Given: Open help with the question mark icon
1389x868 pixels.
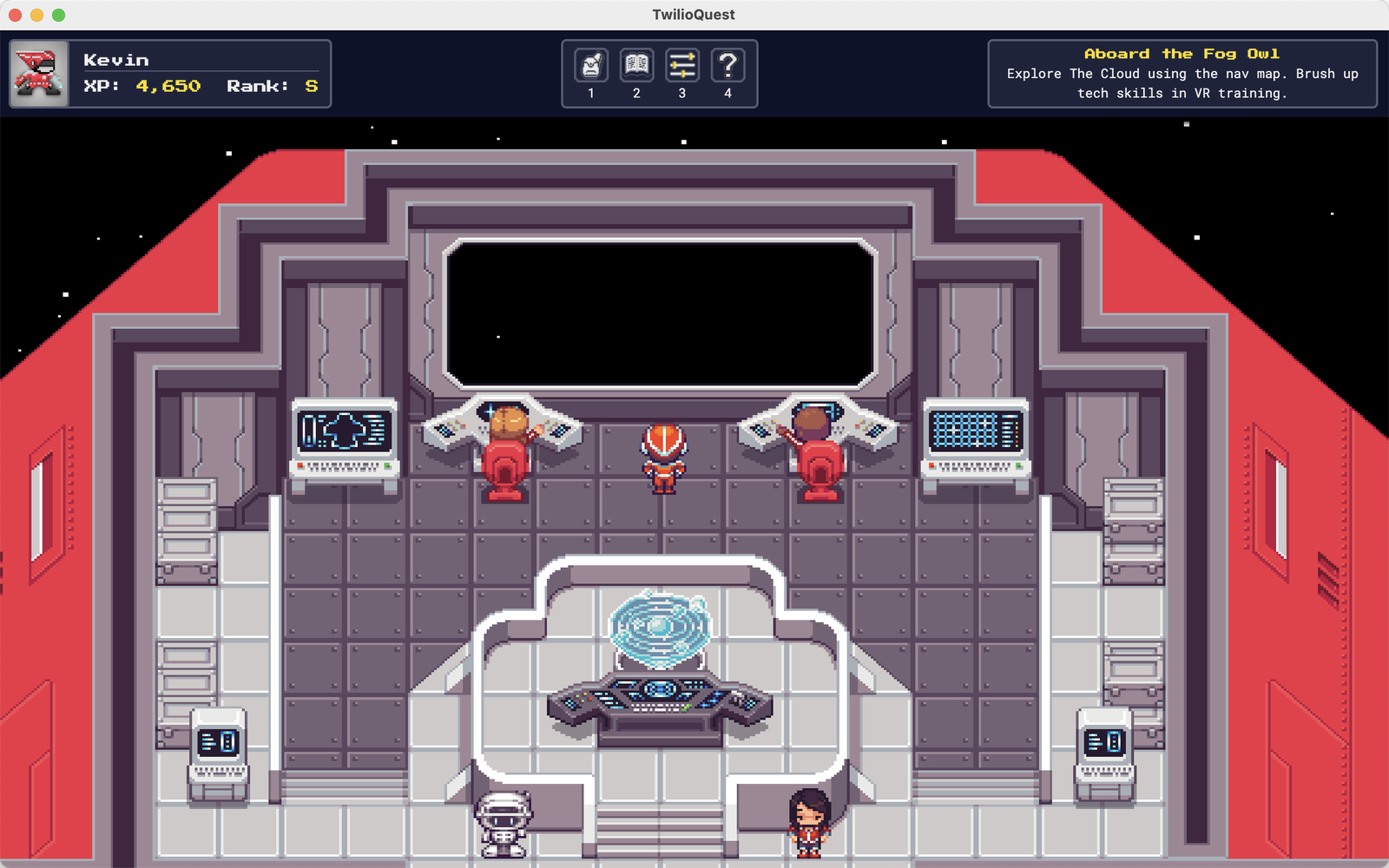Looking at the screenshot, I should click(x=728, y=63).
